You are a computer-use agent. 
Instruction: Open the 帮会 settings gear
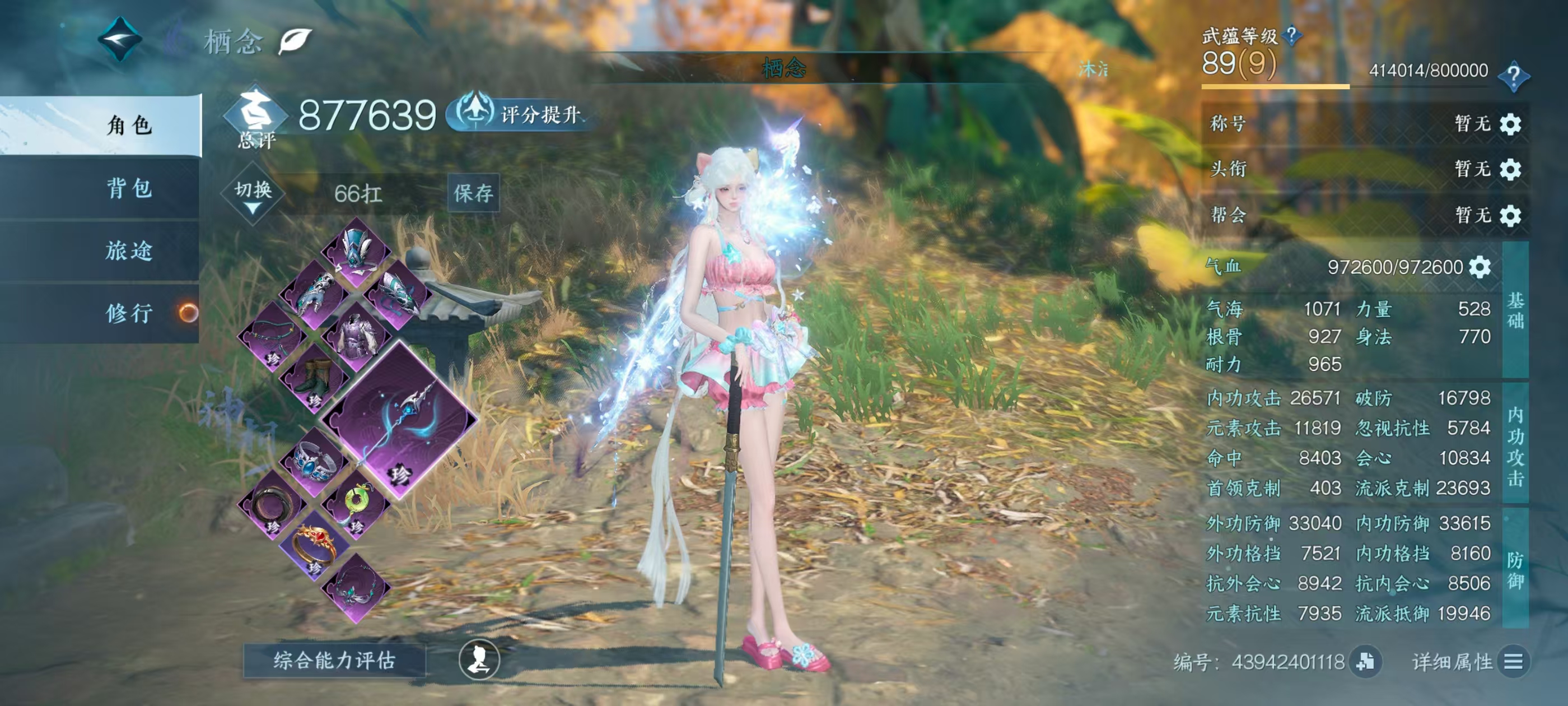pyautogui.click(x=1510, y=216)
